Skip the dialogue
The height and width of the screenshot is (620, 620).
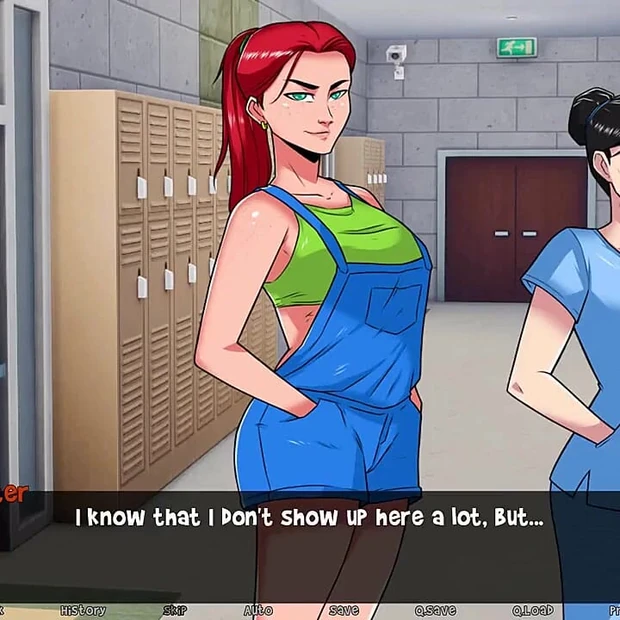tap(174, 610)
